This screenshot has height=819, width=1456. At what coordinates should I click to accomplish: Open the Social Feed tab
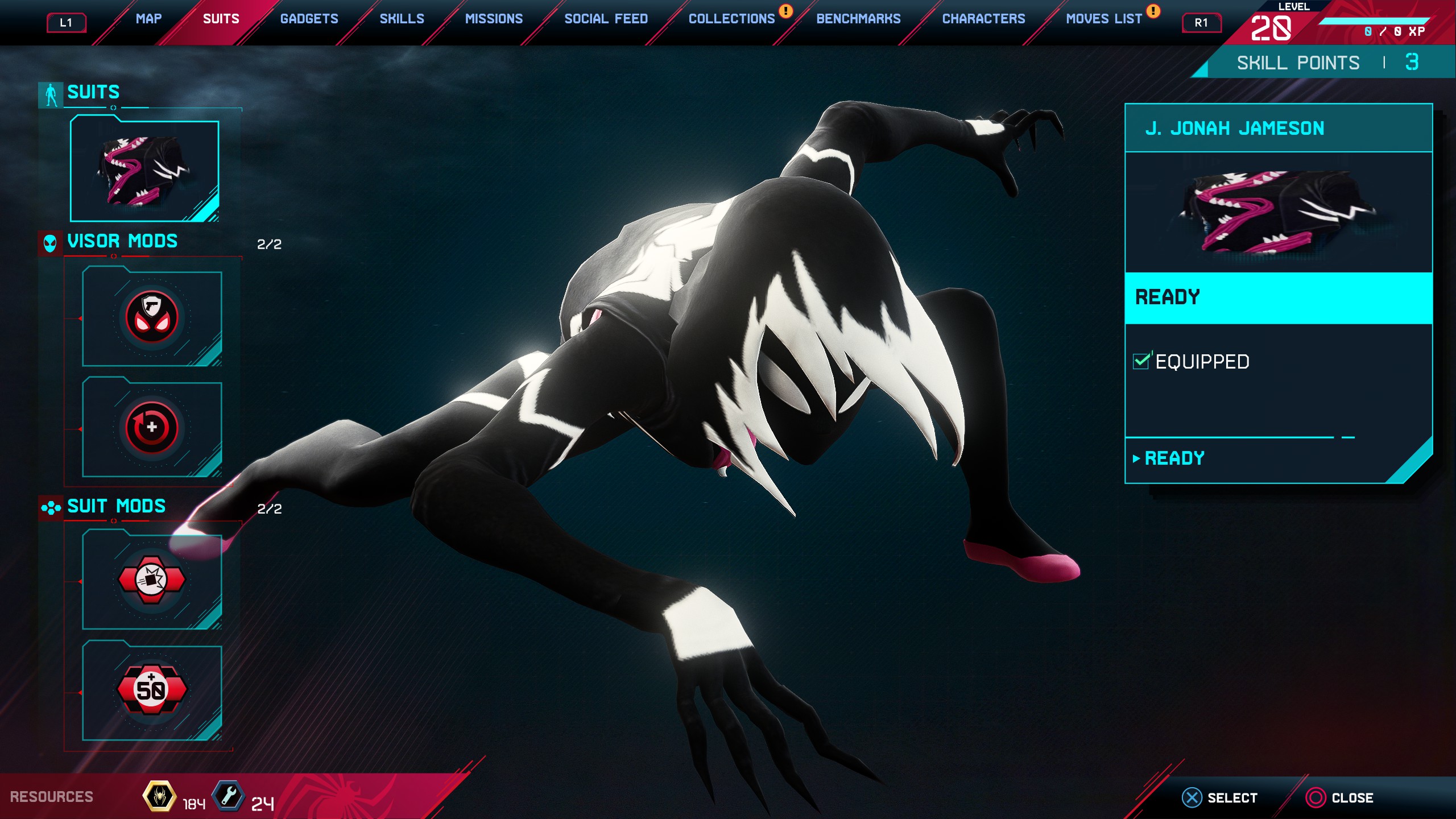point(606,19)
